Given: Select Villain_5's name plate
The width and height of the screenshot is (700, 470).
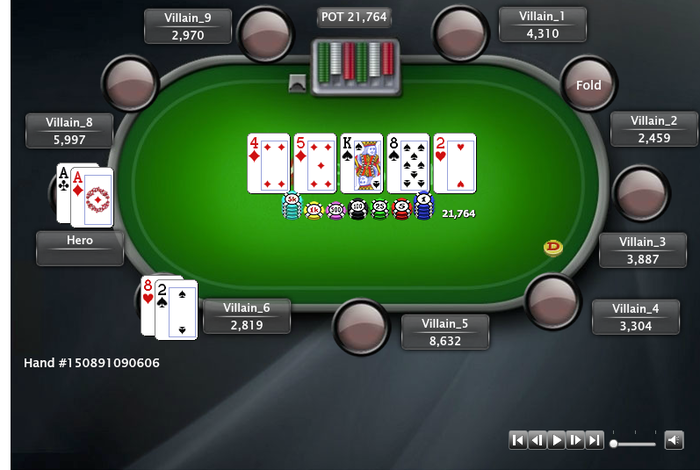Looking at the screenshot, I should (x=445, y=332).
